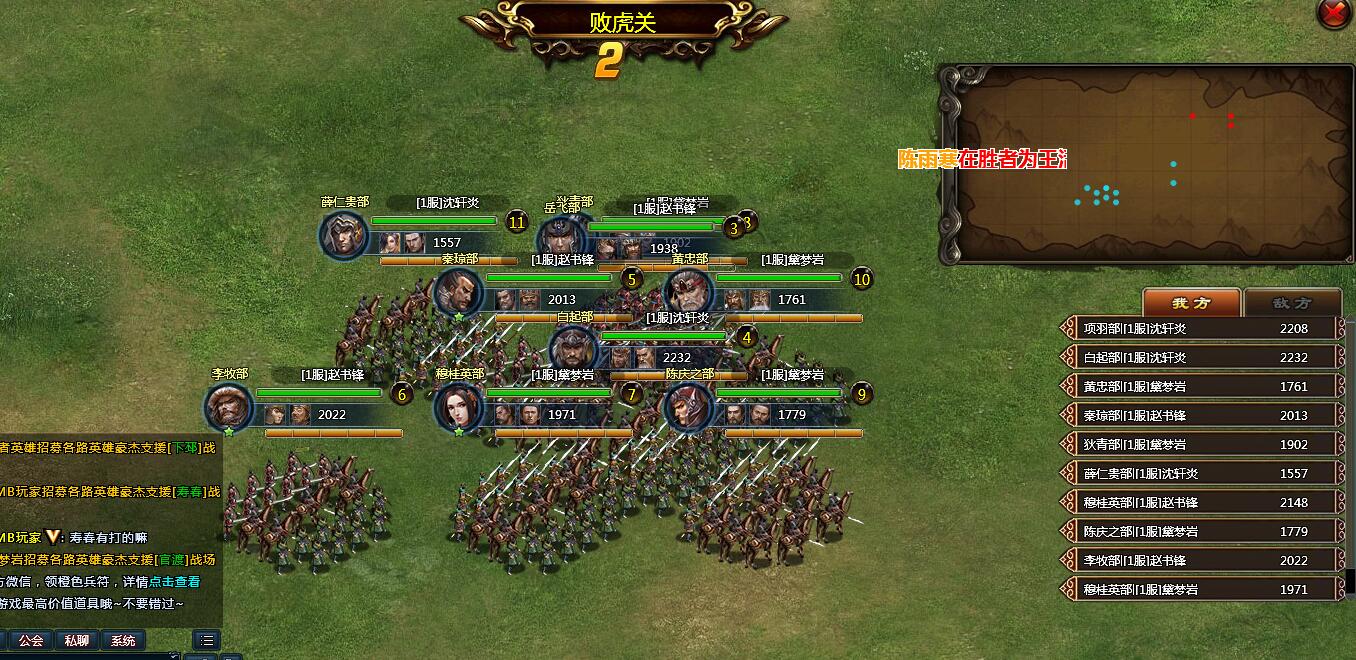Viewport: 1356px width, 660px height.
Task: Open the 私聊 private chat tab
Action: 77,640
